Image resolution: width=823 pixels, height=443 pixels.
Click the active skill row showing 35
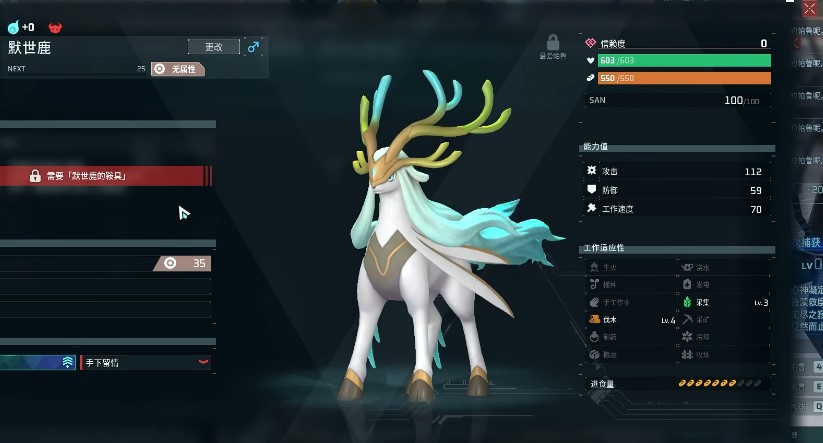coord(105,263)
